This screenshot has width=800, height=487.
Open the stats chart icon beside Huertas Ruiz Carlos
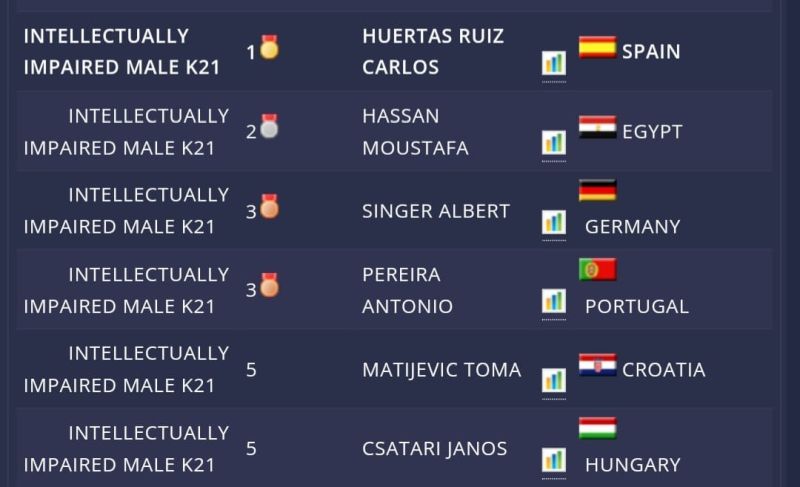pyautogui.click(x=554, y=63)
